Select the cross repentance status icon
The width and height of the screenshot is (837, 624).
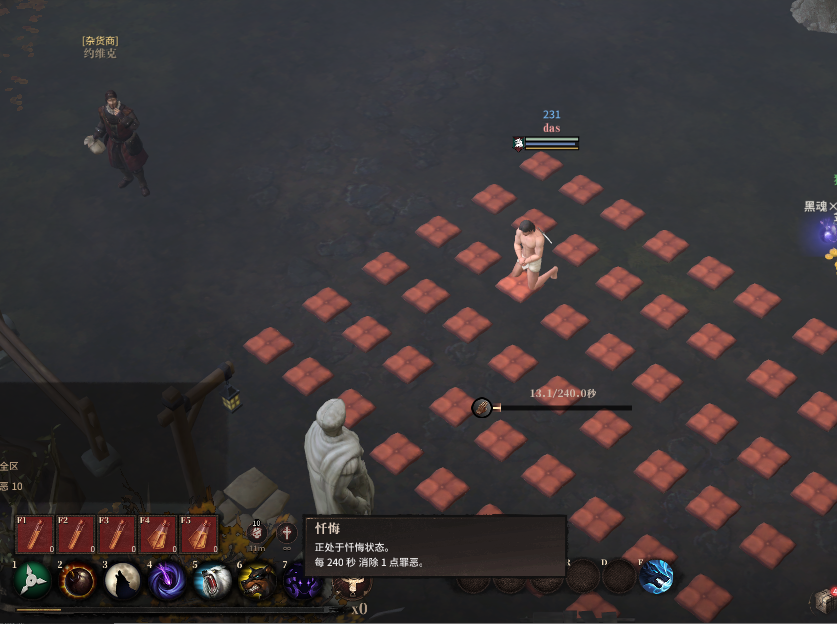pyautogui.click(x=287, y=533)
